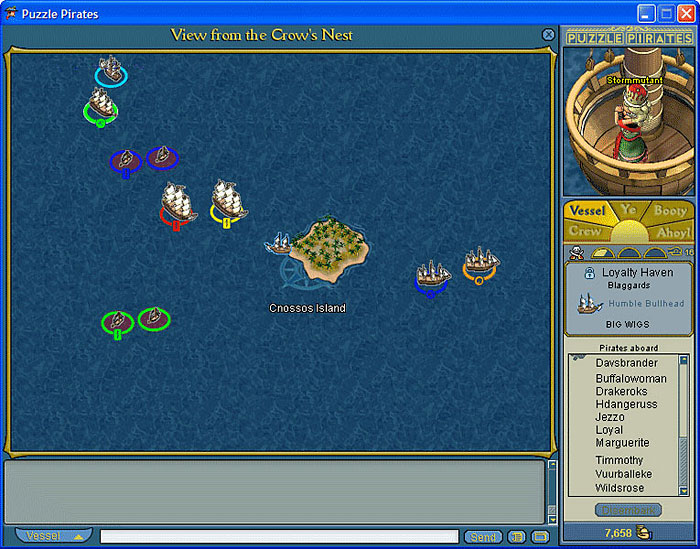The height and width of the screenshot is (549, 700).
Task: Select pirate Buffalowoman in the list
Action: 631,379
